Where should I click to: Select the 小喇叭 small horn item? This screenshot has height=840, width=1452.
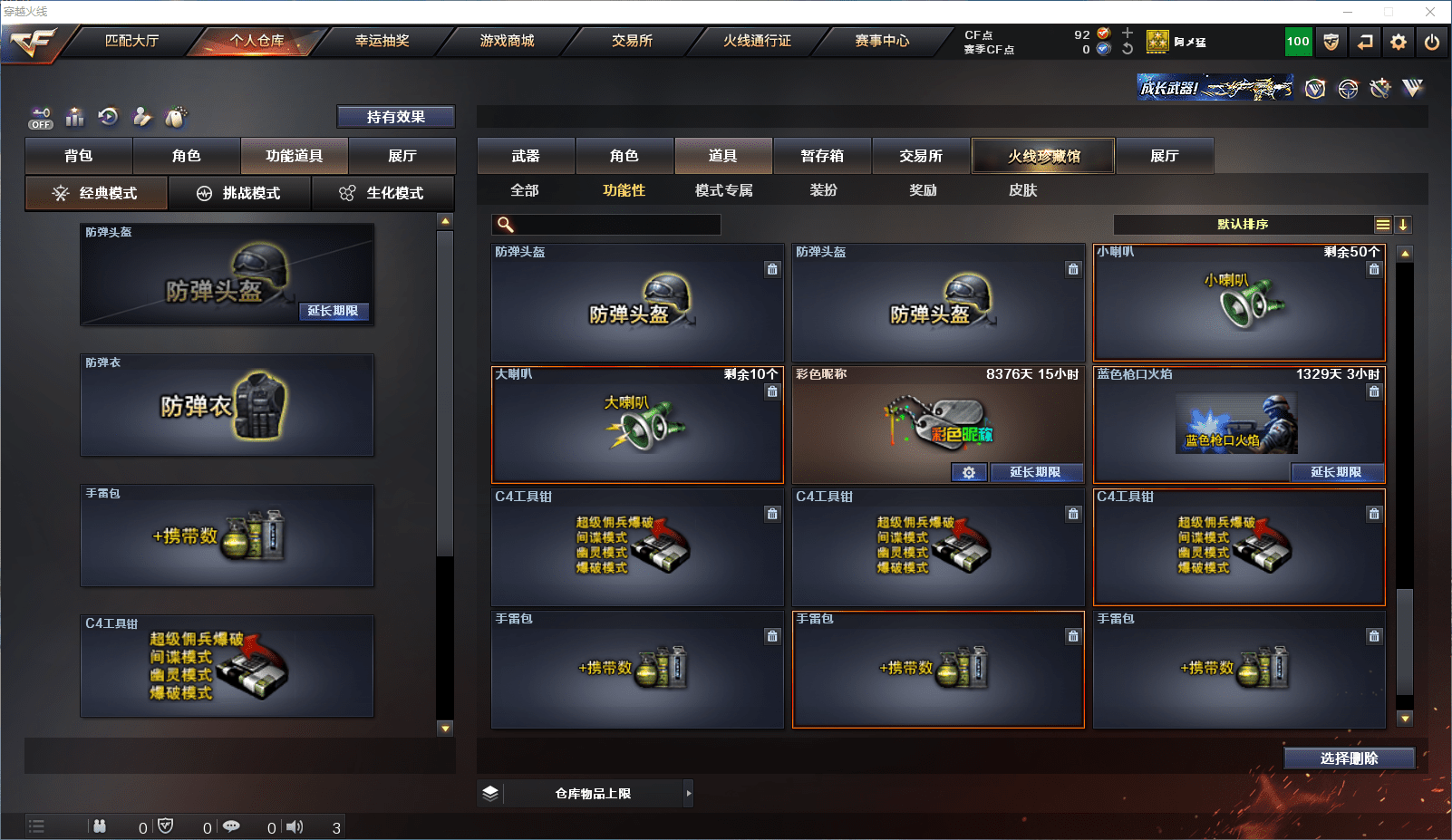click(x=1239, y=303)
